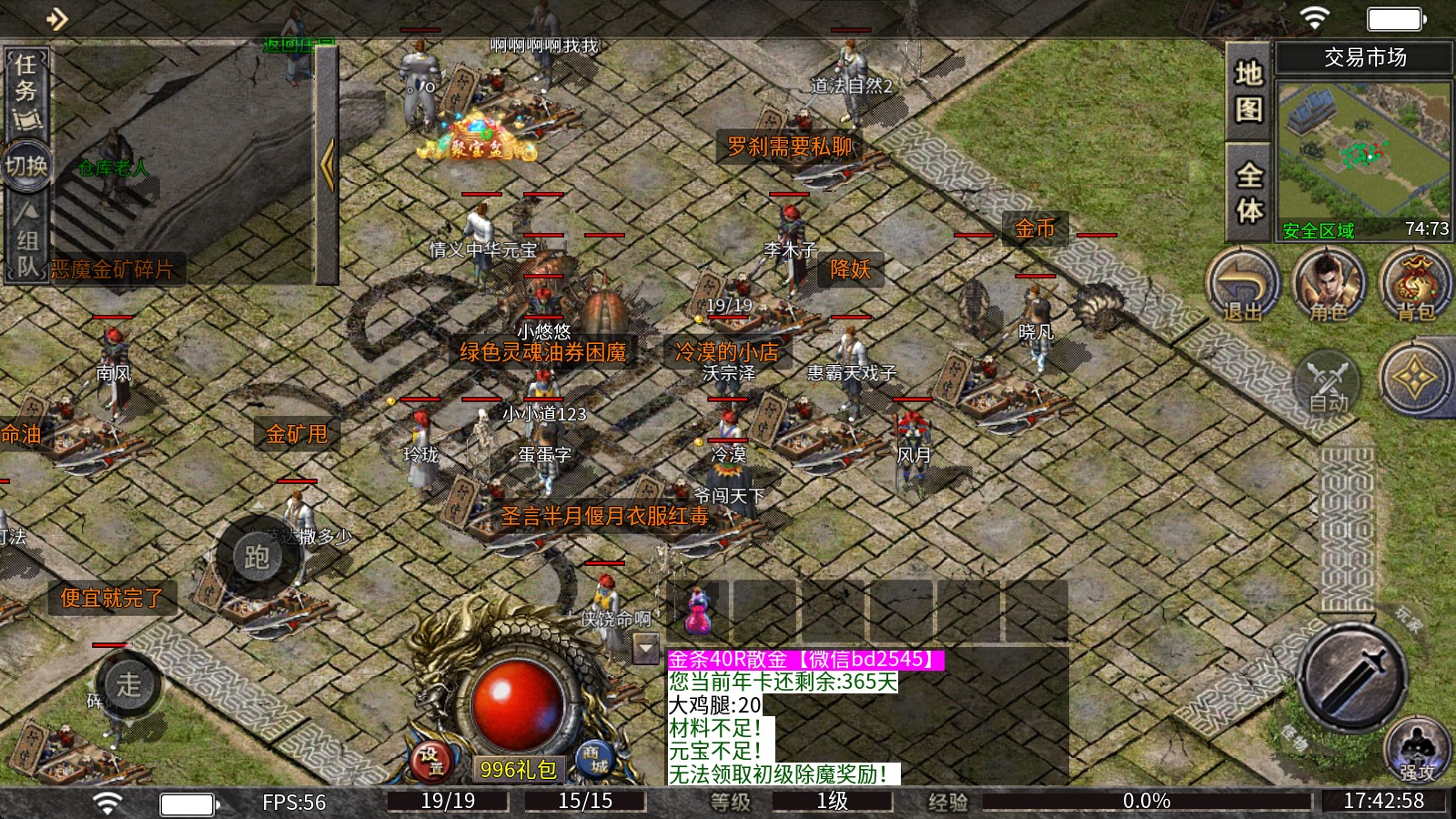1456x819 pixels.
Task: Tap the 退出 exit button
Action: pos(1242,286)
